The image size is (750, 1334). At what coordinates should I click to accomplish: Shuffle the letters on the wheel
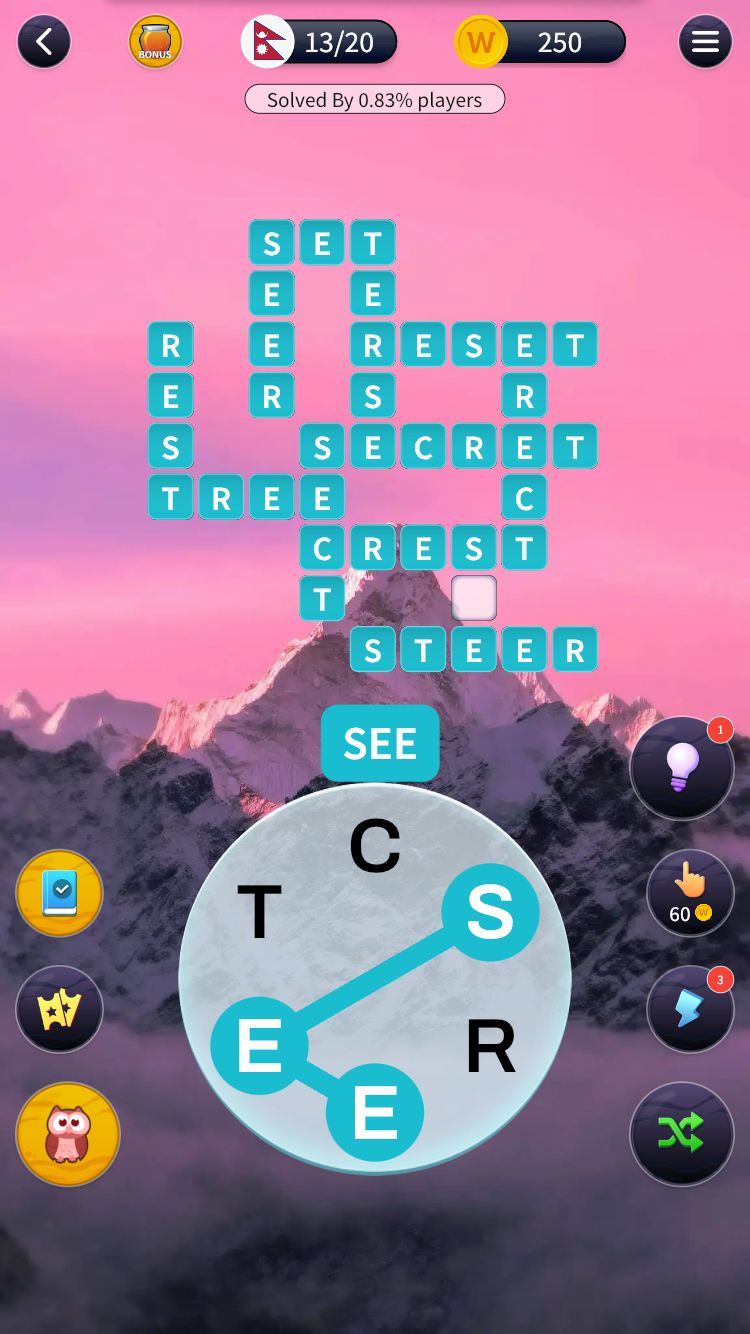tap(682, 1134)
